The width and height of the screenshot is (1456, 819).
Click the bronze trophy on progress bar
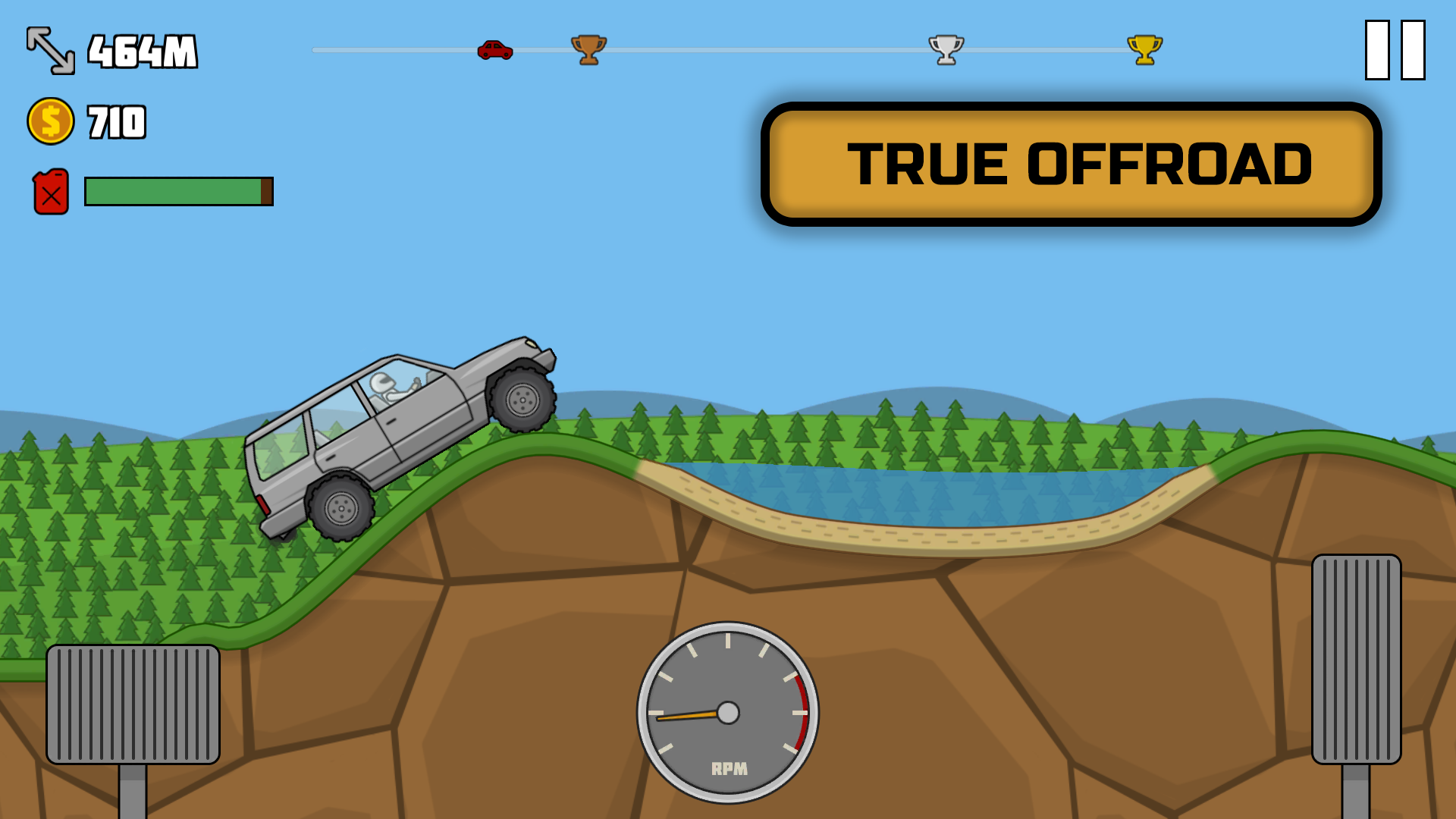pos(590,49)
